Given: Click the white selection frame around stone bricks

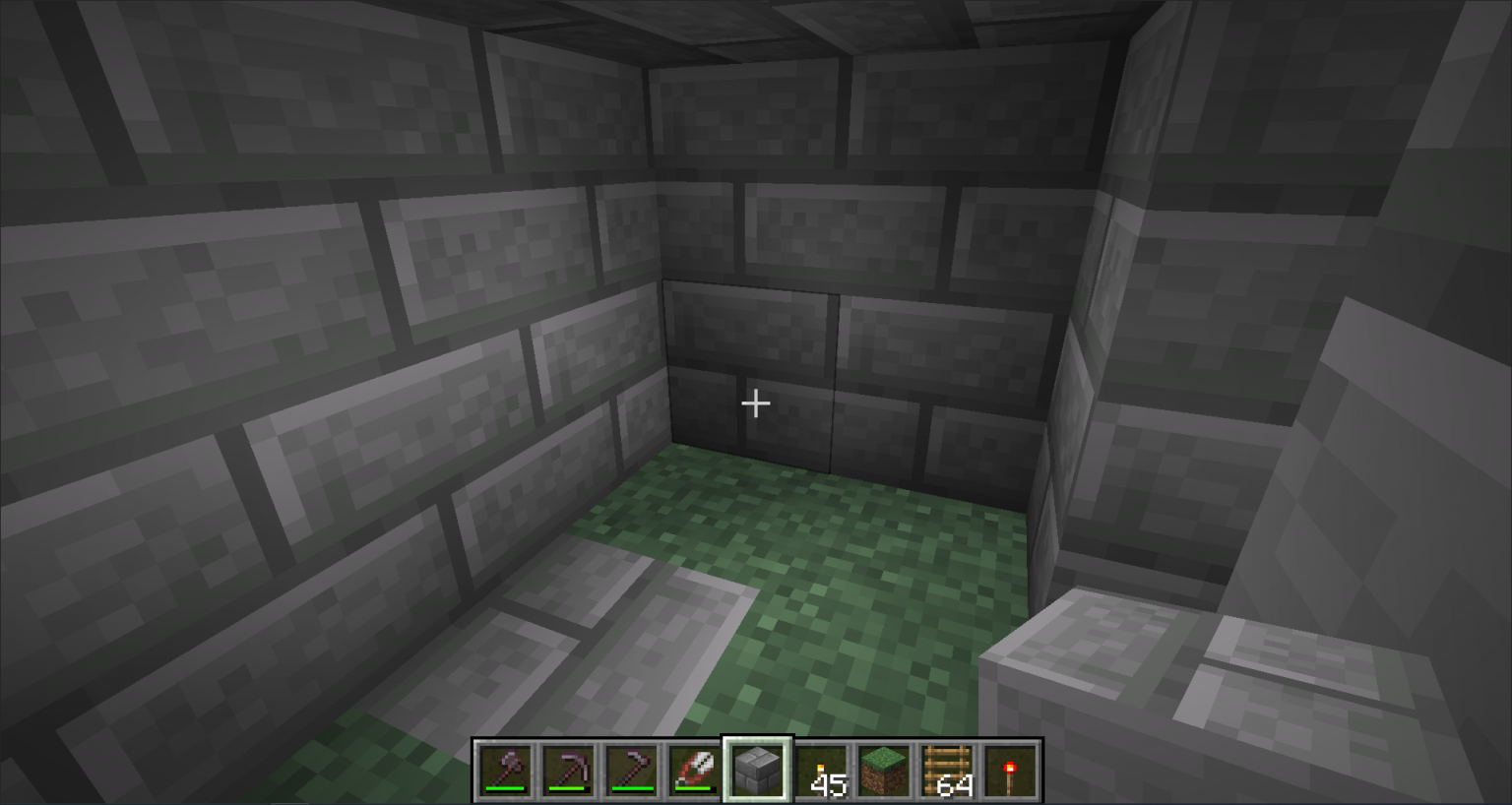Looking at the screenshot, I should pyautogui.click(x=756, y=740).
